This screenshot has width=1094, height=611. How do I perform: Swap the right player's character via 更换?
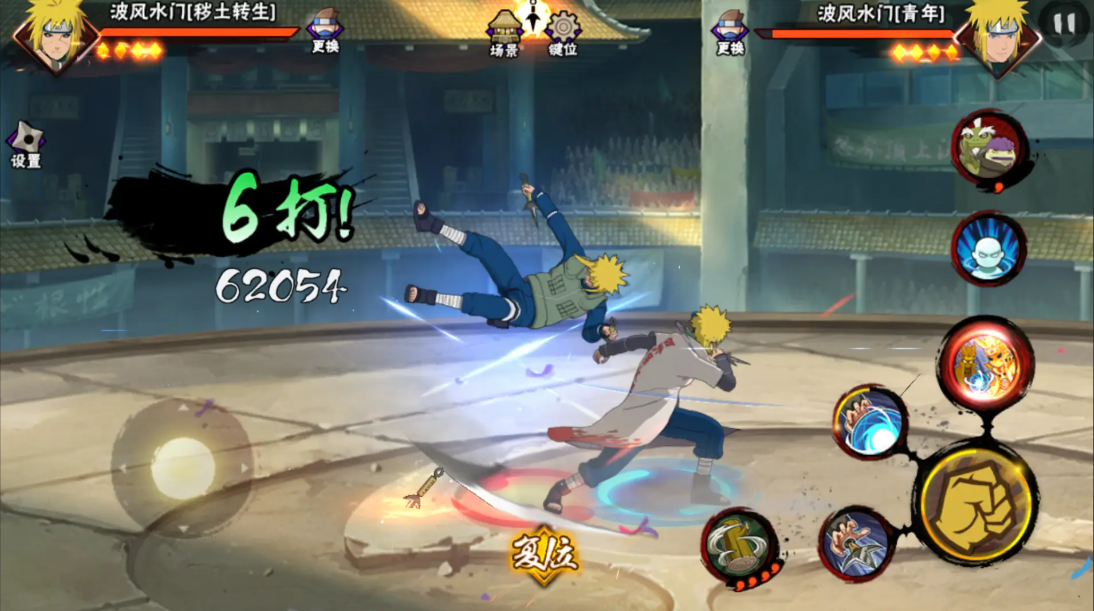tap(730, 30)
